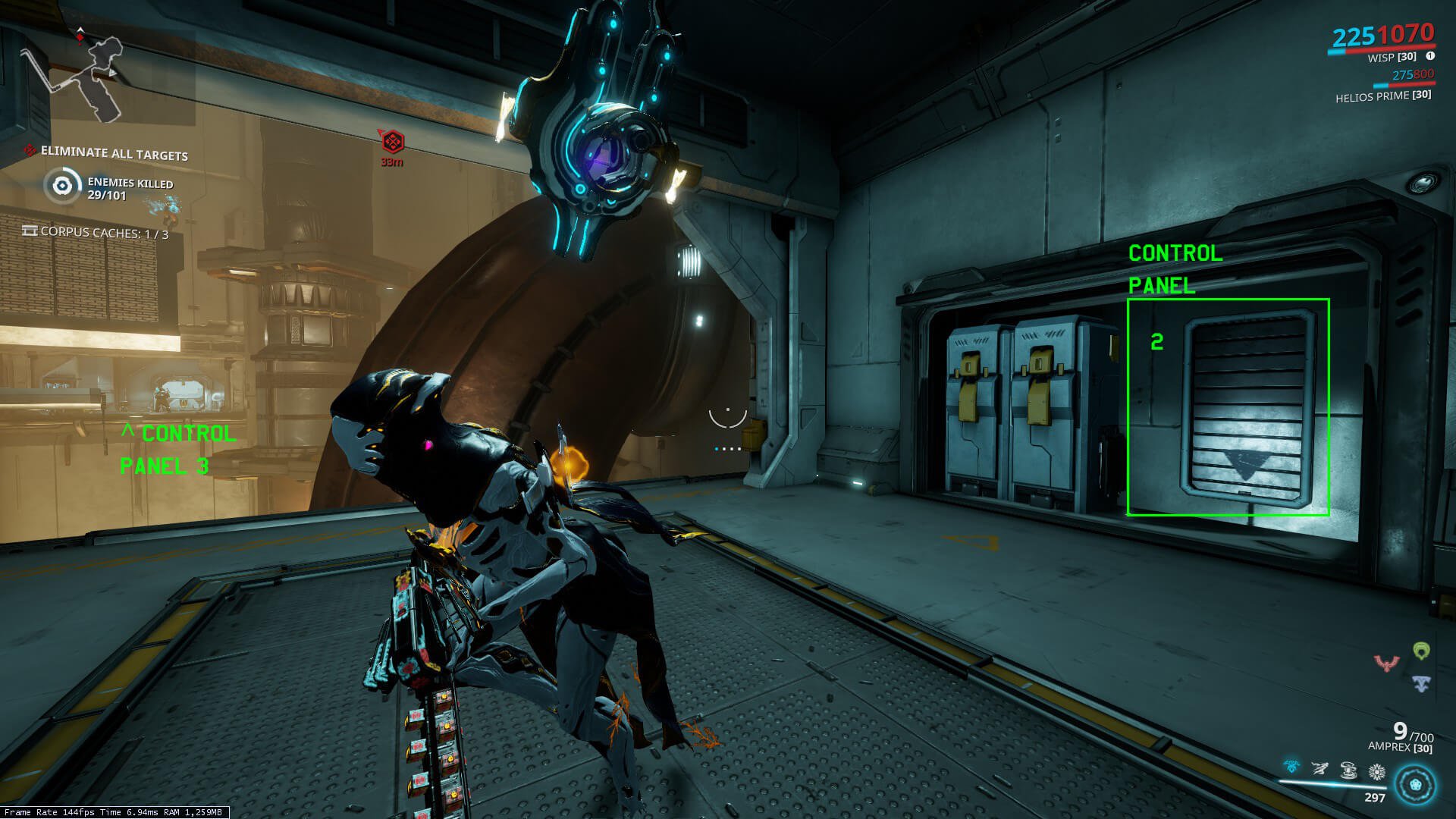Select the blue Shock mote buff icon

coord(1421,684)
